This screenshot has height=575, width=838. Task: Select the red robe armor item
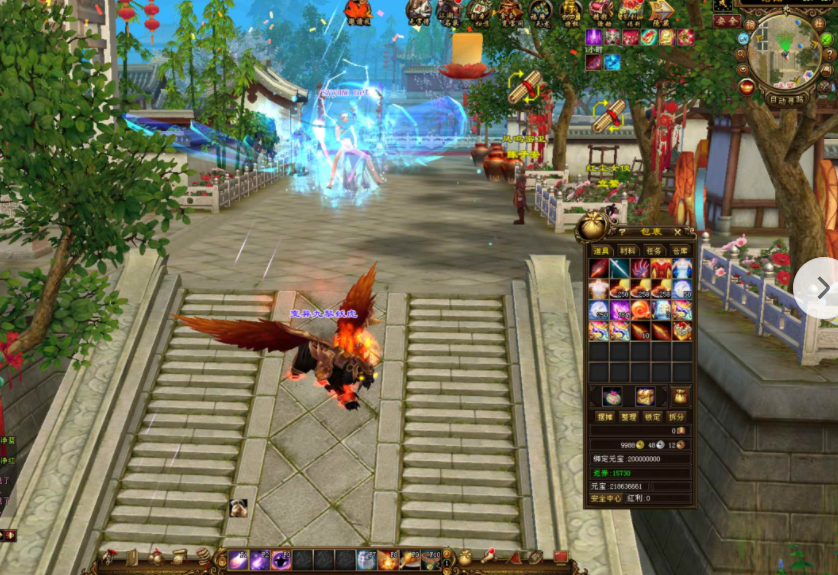[661, 269]
